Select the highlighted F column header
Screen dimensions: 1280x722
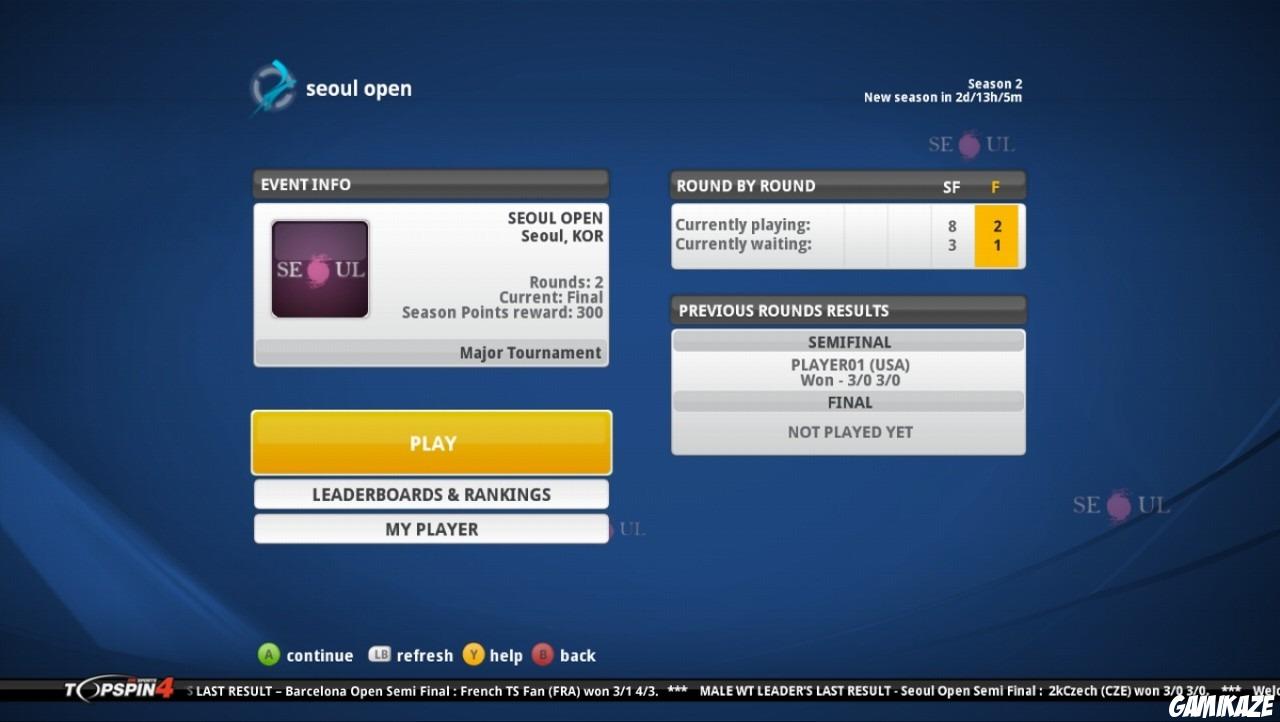[996, 186]
